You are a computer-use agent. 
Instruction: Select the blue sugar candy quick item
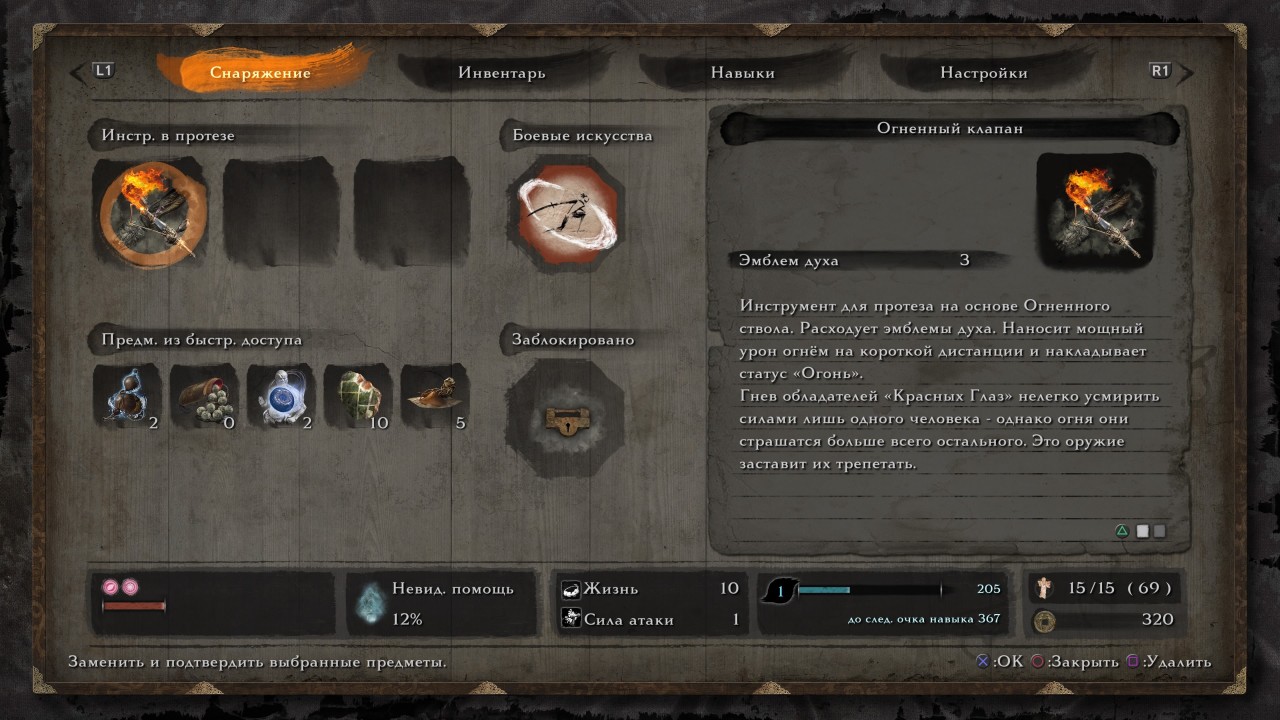(281, 397)
